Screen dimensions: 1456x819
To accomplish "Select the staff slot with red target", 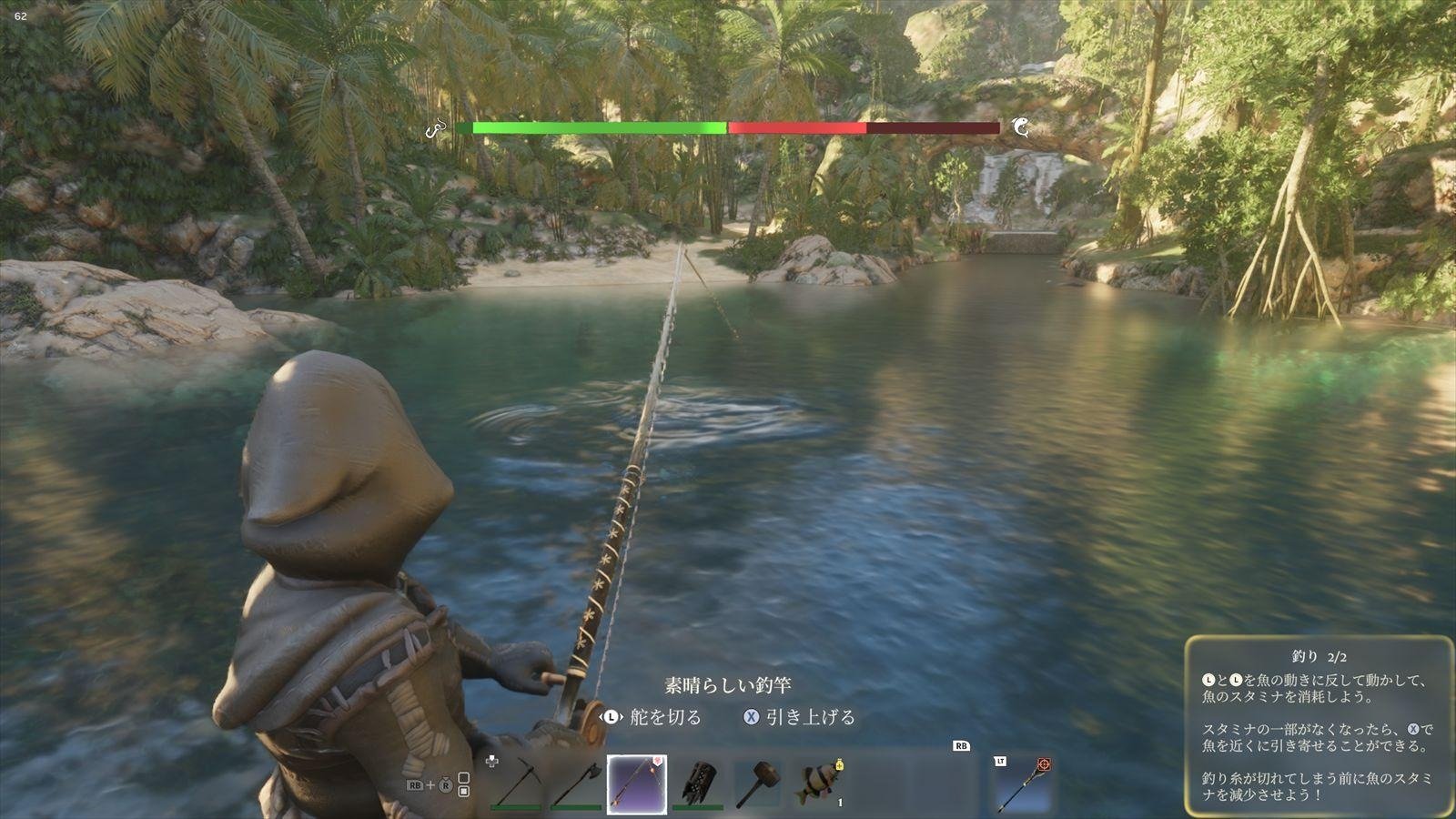I will tap(1023, 784).
